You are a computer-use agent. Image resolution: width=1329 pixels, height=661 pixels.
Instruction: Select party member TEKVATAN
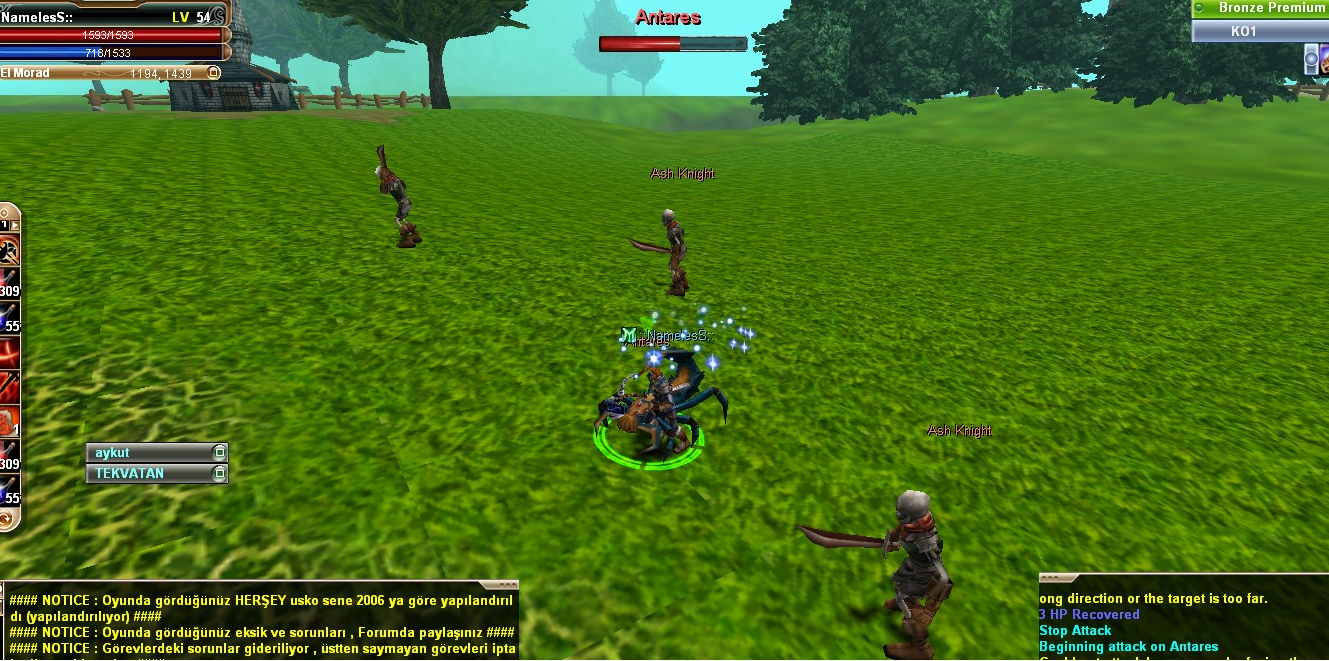coord(150,473)
